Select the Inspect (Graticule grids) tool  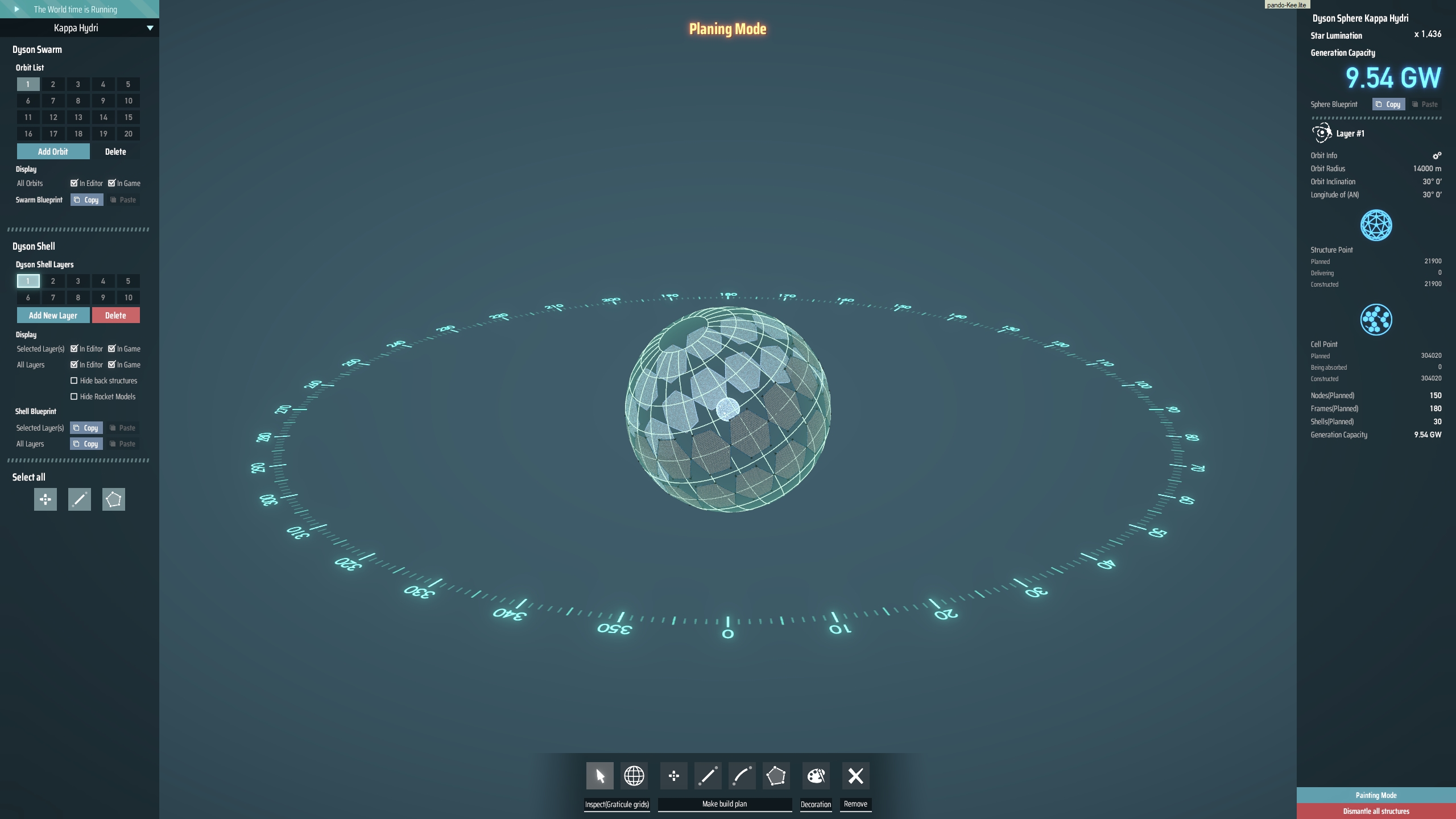(599, 775)
